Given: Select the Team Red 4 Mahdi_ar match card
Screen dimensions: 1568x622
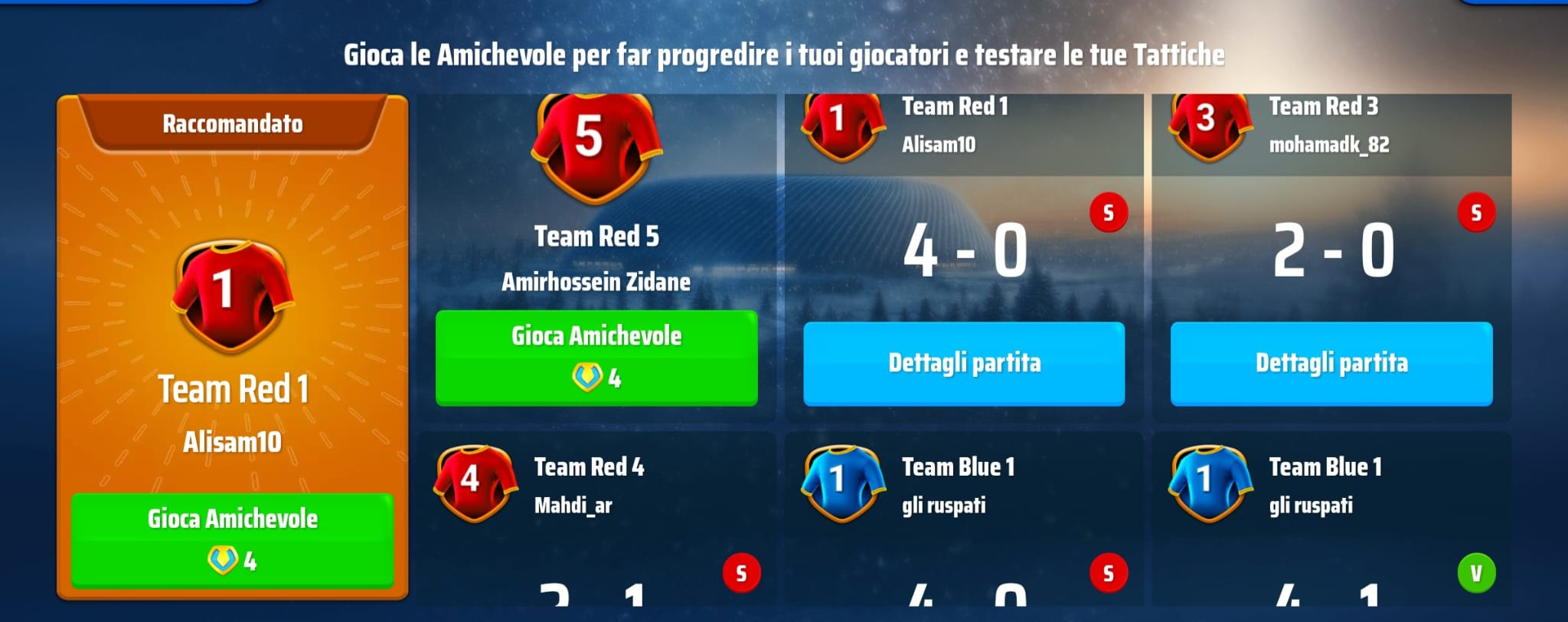Looking at the screenshot, I should [596, 521].
